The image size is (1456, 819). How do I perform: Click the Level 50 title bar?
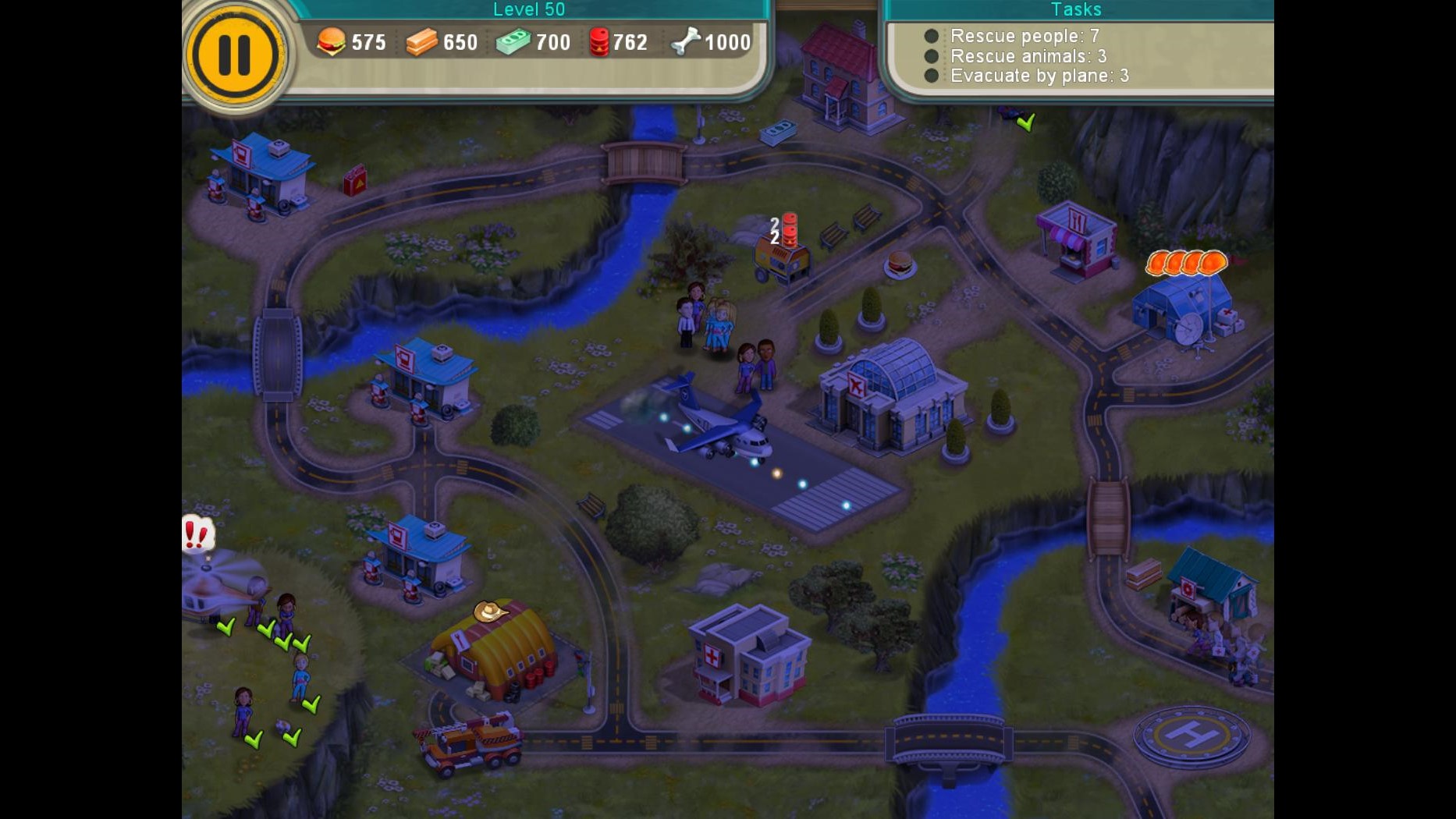(529, 9)
